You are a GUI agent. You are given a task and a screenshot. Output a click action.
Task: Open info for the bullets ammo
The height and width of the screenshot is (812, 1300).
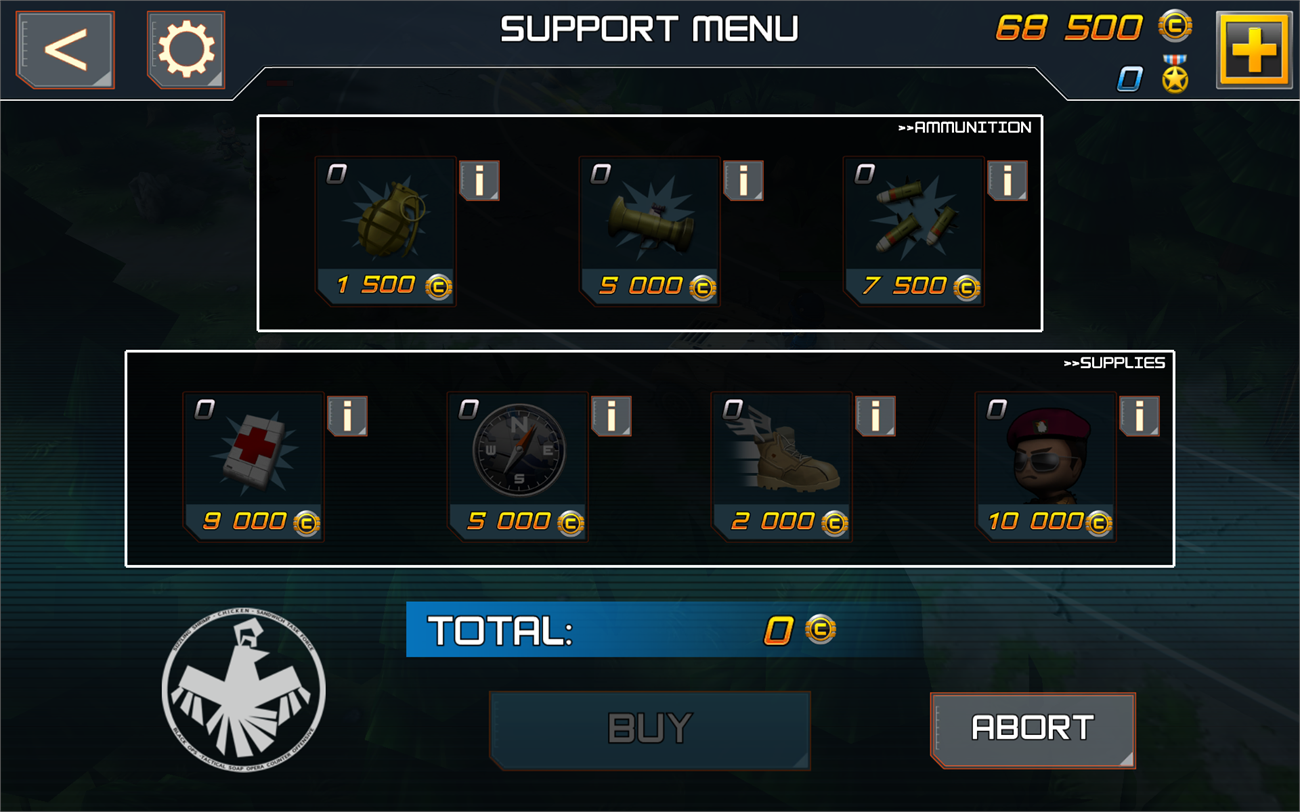(x=1007, y=181)
